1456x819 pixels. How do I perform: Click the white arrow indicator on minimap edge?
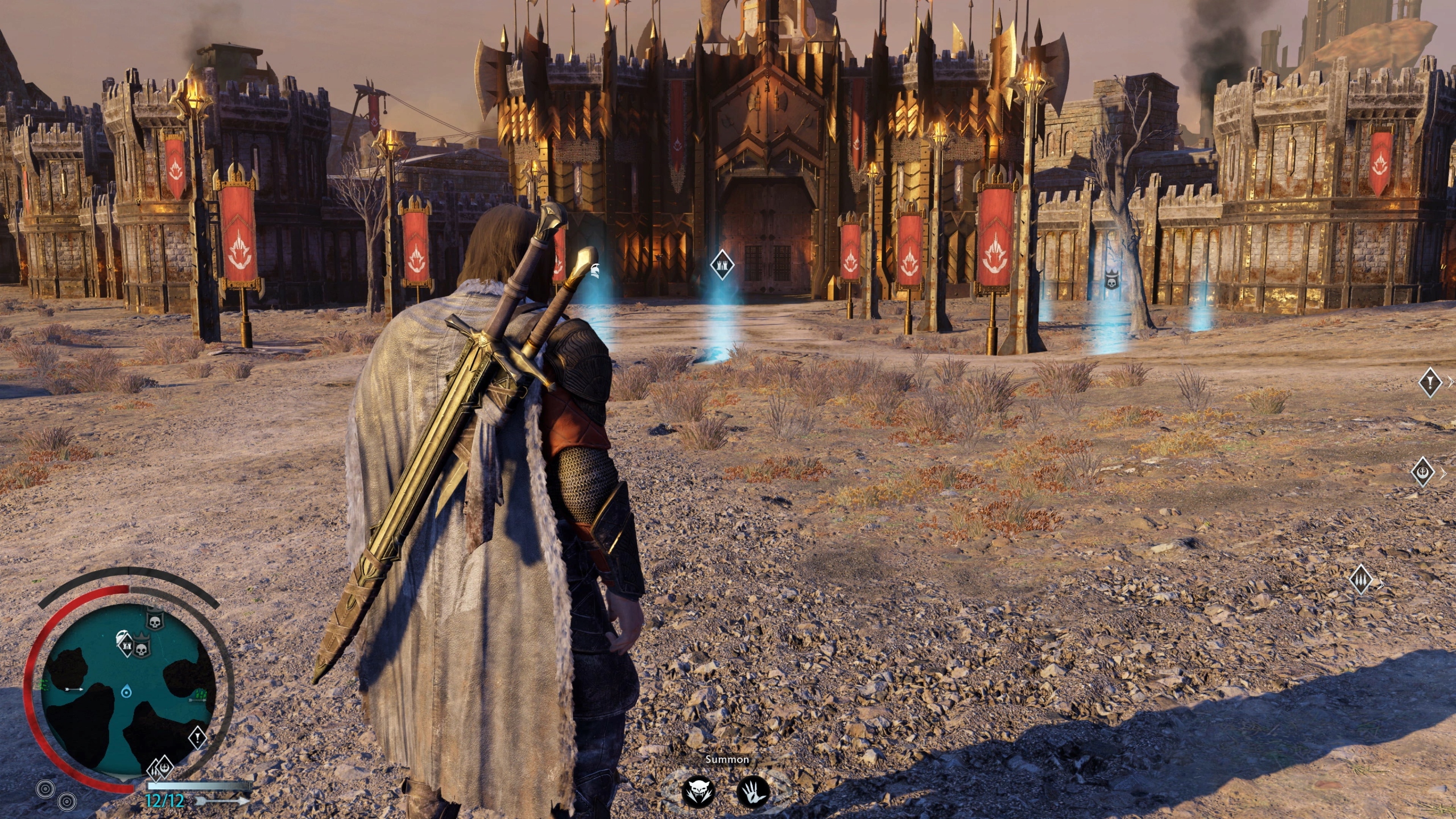pos(73,689)
